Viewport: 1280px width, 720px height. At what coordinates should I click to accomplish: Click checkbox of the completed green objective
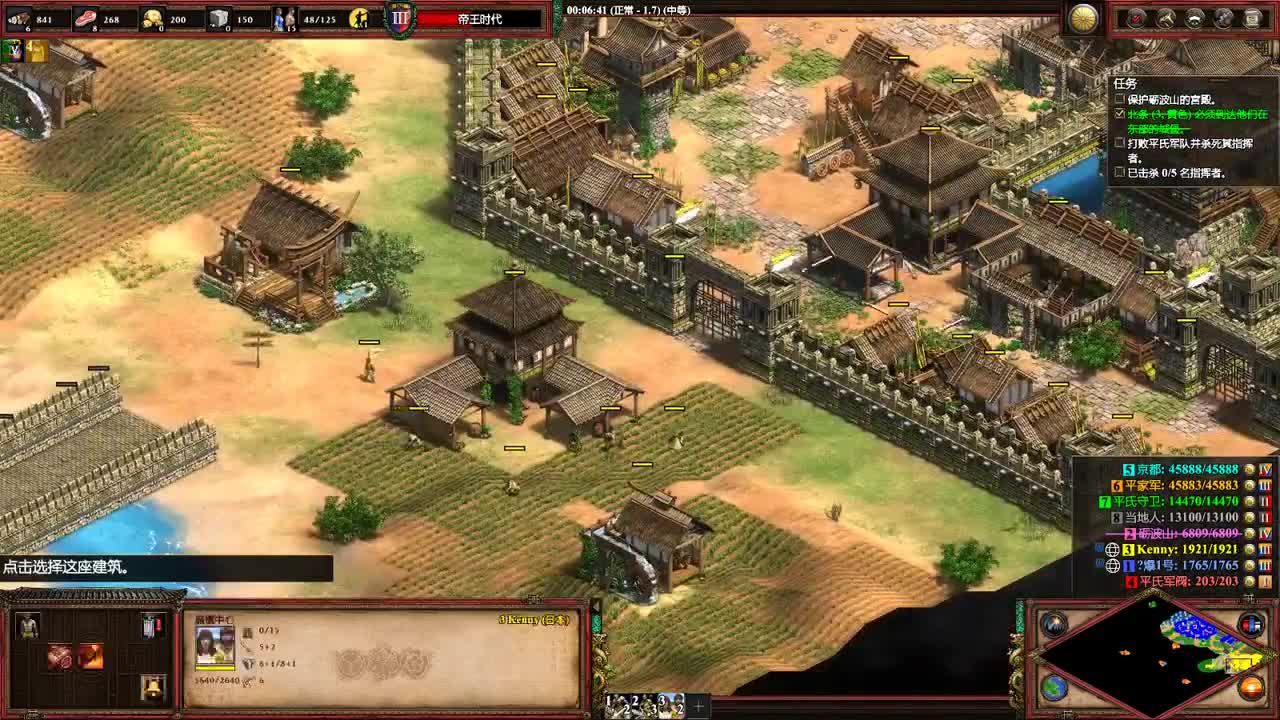coord(1119,115)
